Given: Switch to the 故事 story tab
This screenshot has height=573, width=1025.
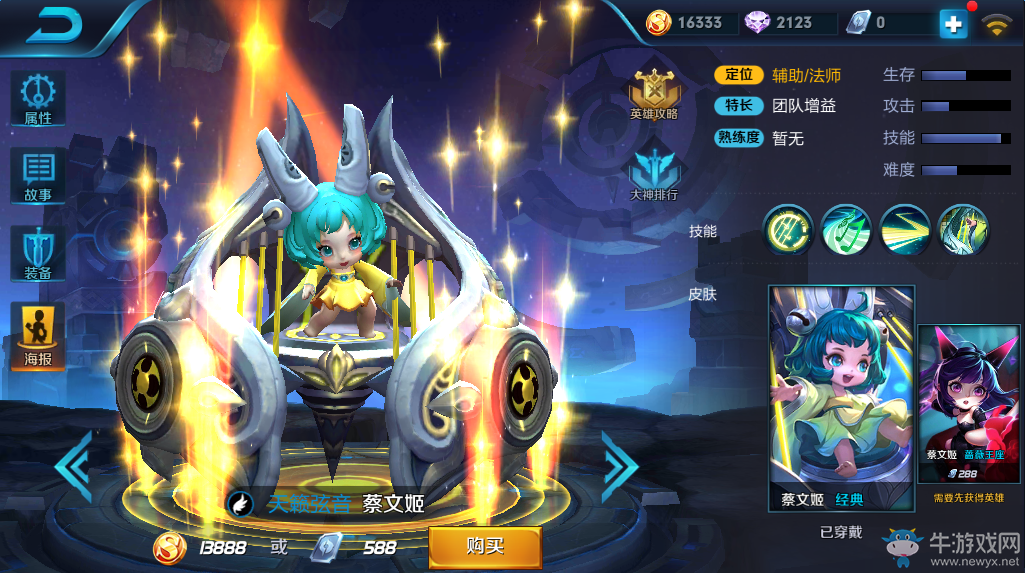Looking at the screenshot, I should (x=38, y=177).
